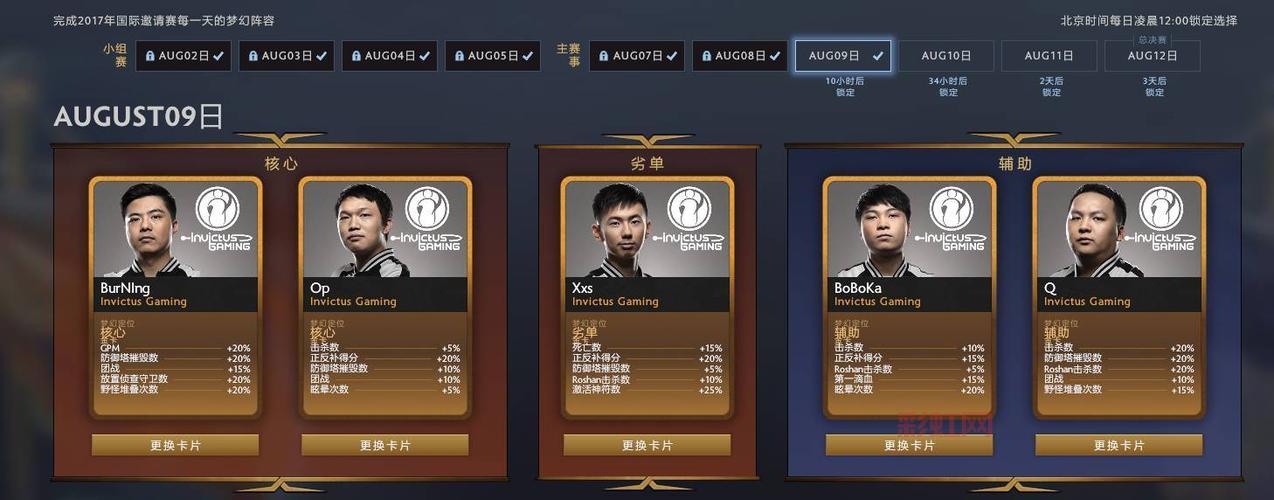Choose the AUG05日 tab

[x=493, y=56]
